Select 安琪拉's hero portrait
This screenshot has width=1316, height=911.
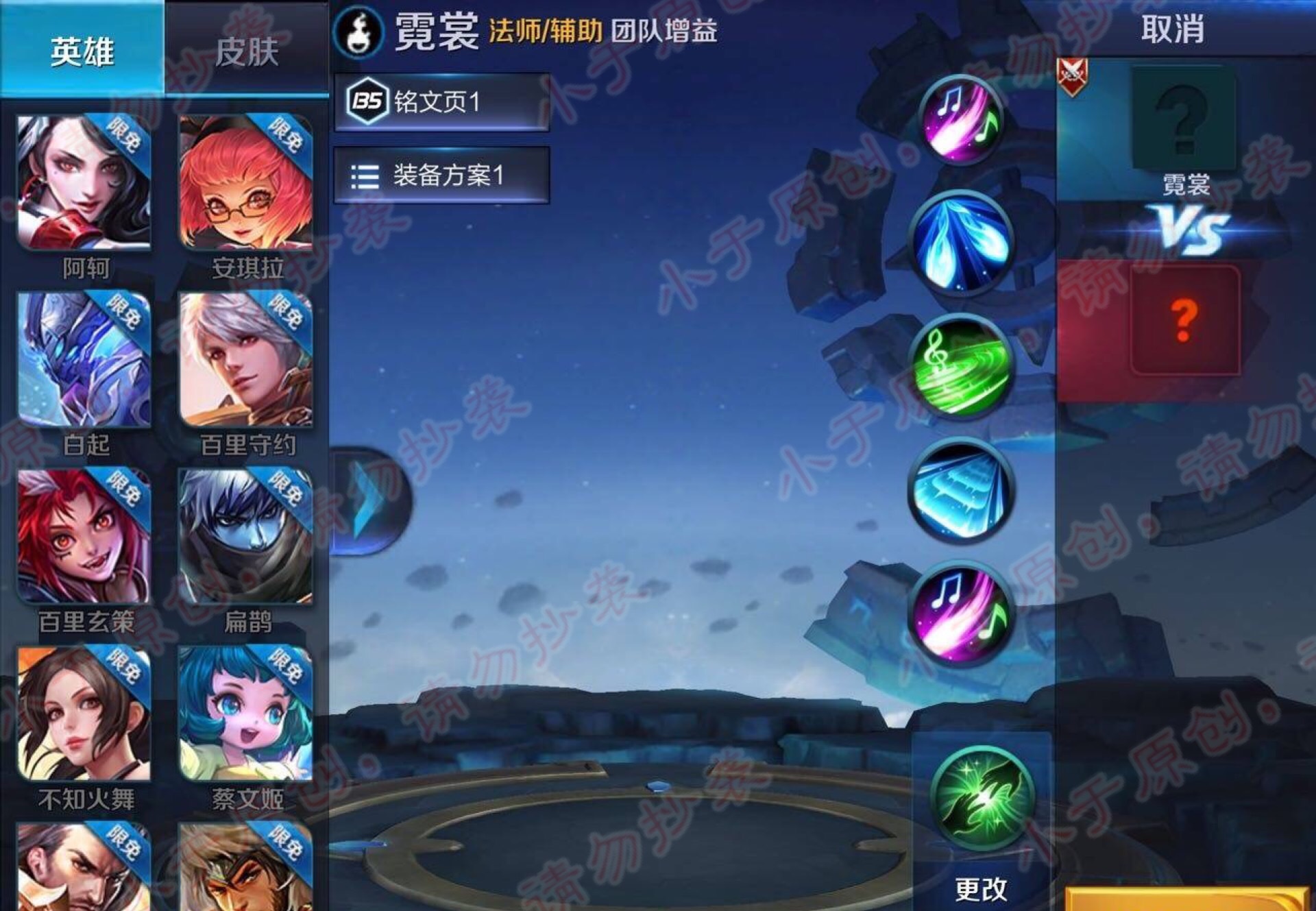[243, 182]
